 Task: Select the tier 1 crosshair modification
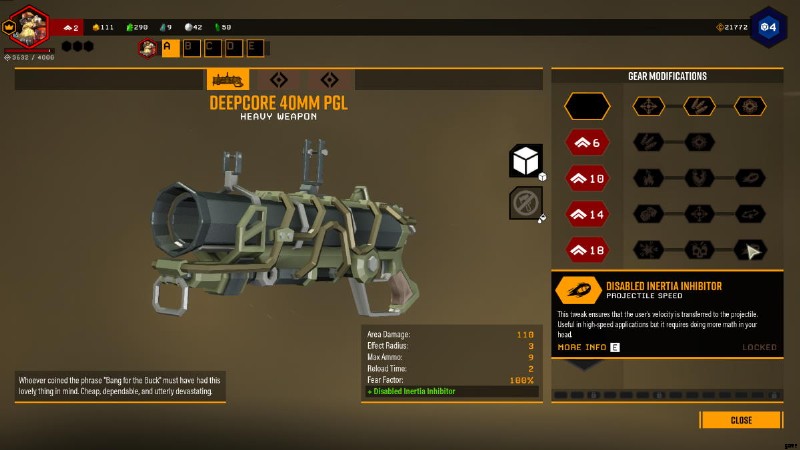[x=649, y=105]
